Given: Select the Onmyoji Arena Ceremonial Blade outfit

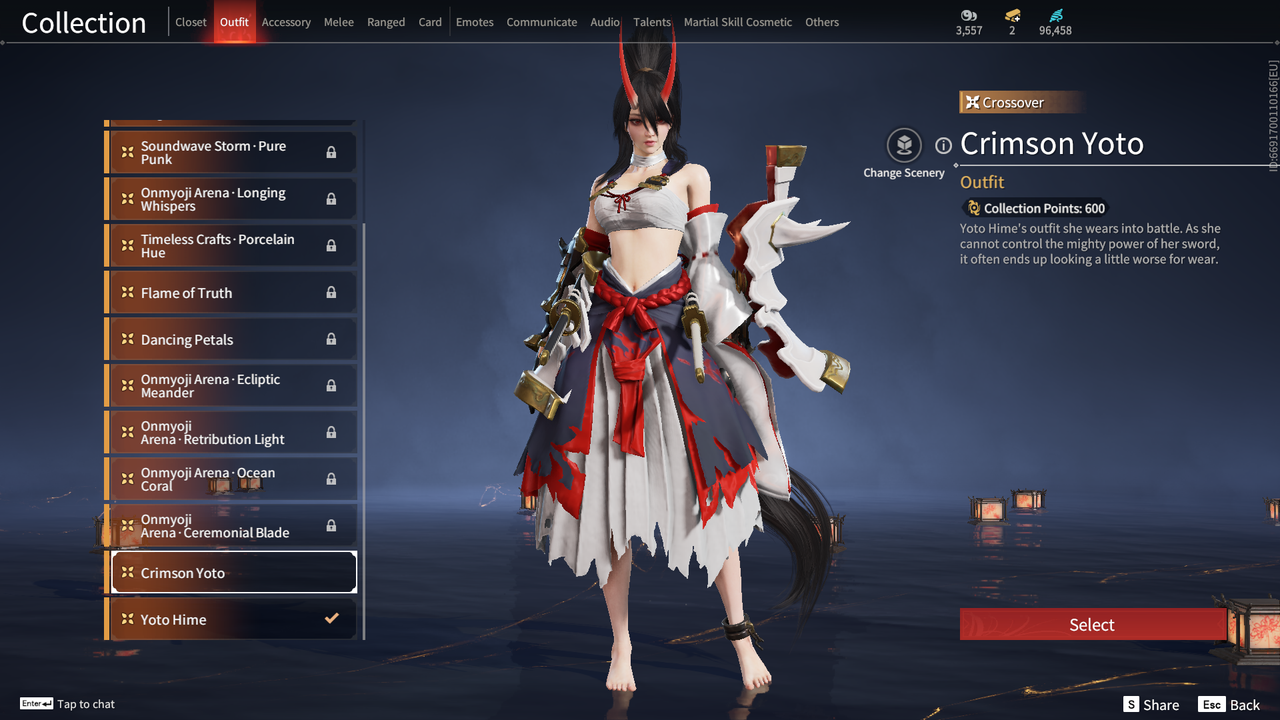Looking at the screenshot, I should 231,526.
